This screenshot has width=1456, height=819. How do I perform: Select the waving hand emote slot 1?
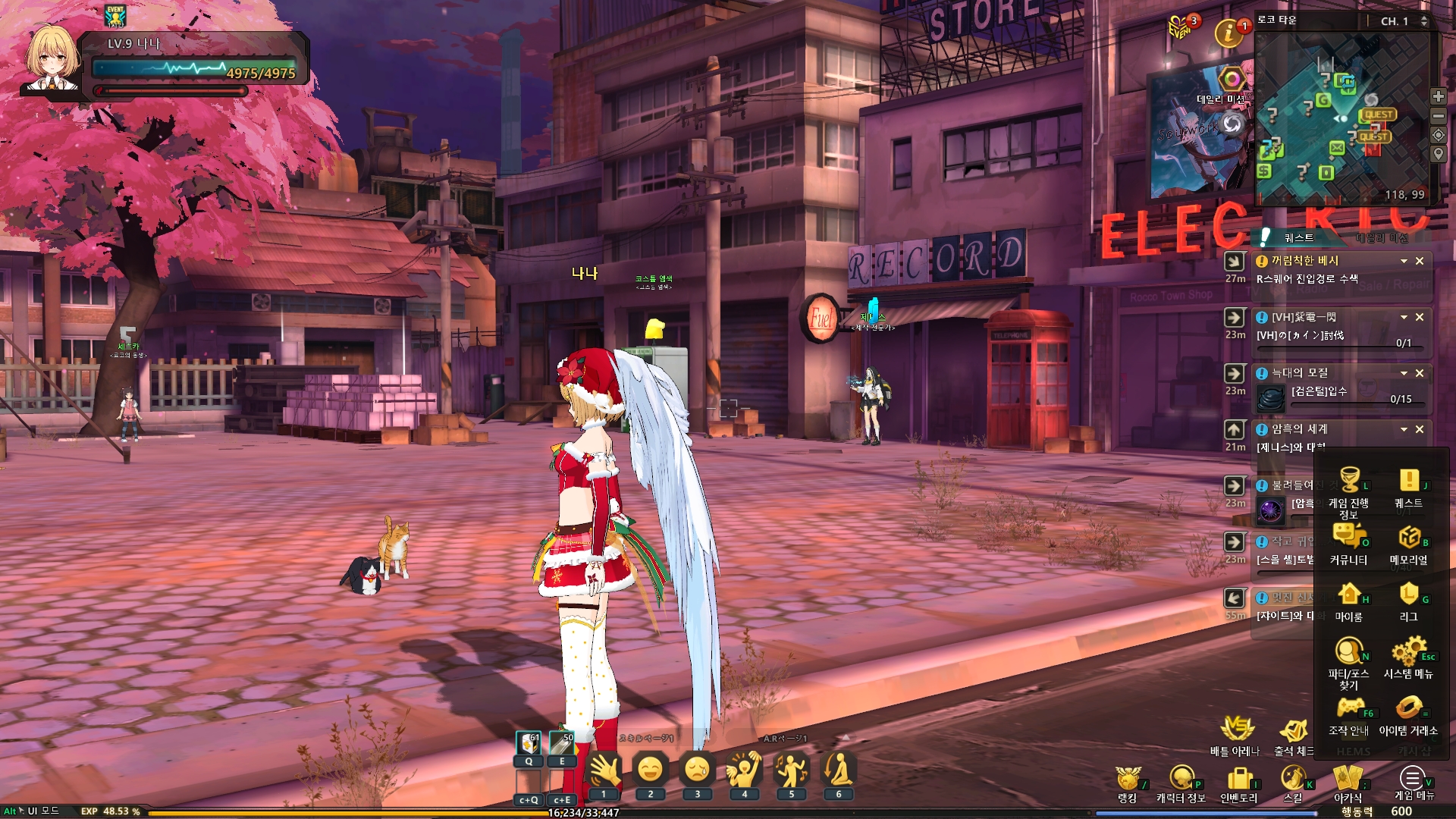point(603,770)
